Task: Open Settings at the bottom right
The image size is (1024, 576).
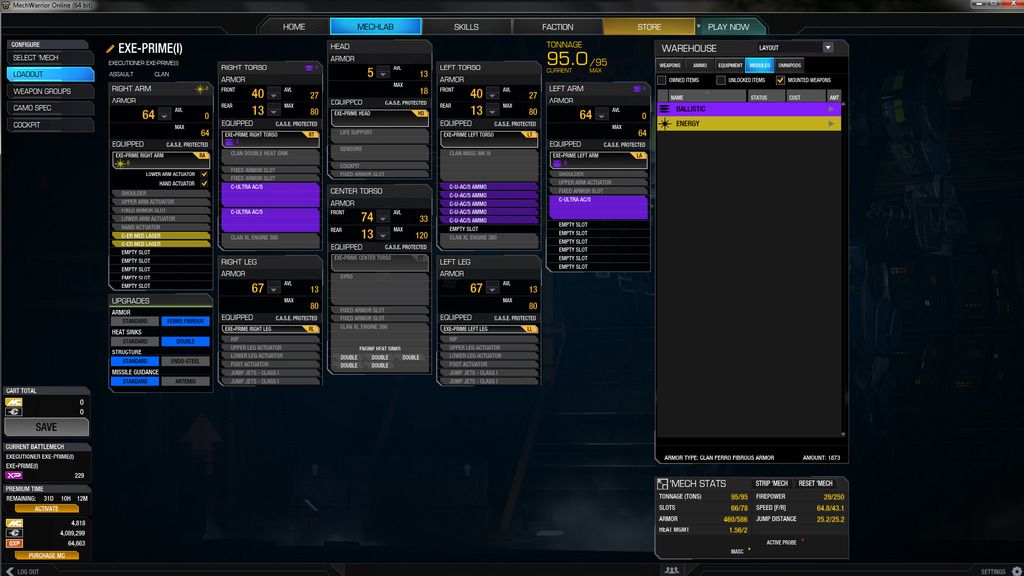Action: pyautogui.click(x=993, y=571)
